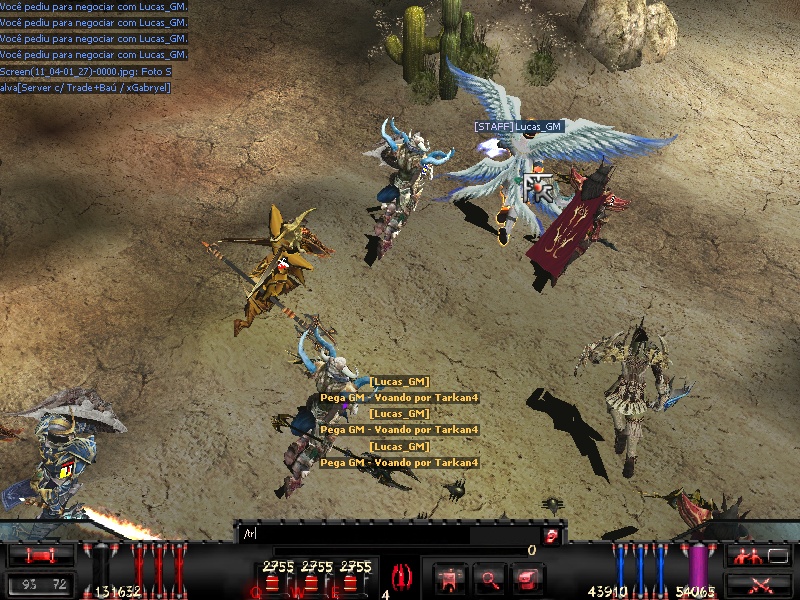Click the magnifying glass button
This screenshot has height=600, width=800.
point(489,576)
